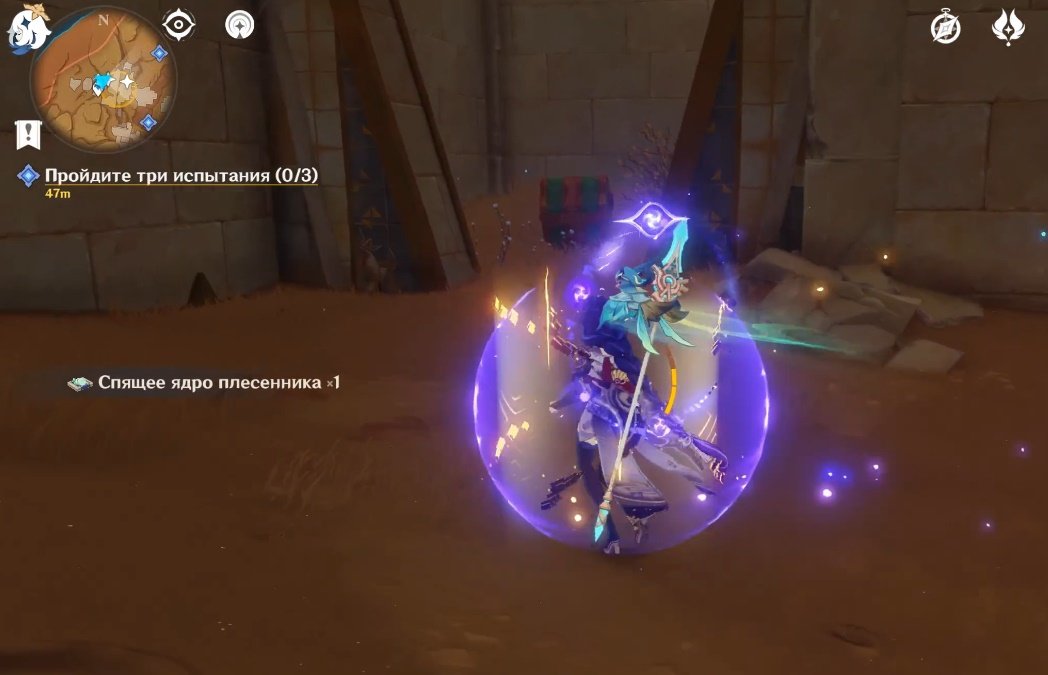Open the map from the minimap
Image resolution: width=1048 pixels, height=675 pixels.
pos(104,82)
